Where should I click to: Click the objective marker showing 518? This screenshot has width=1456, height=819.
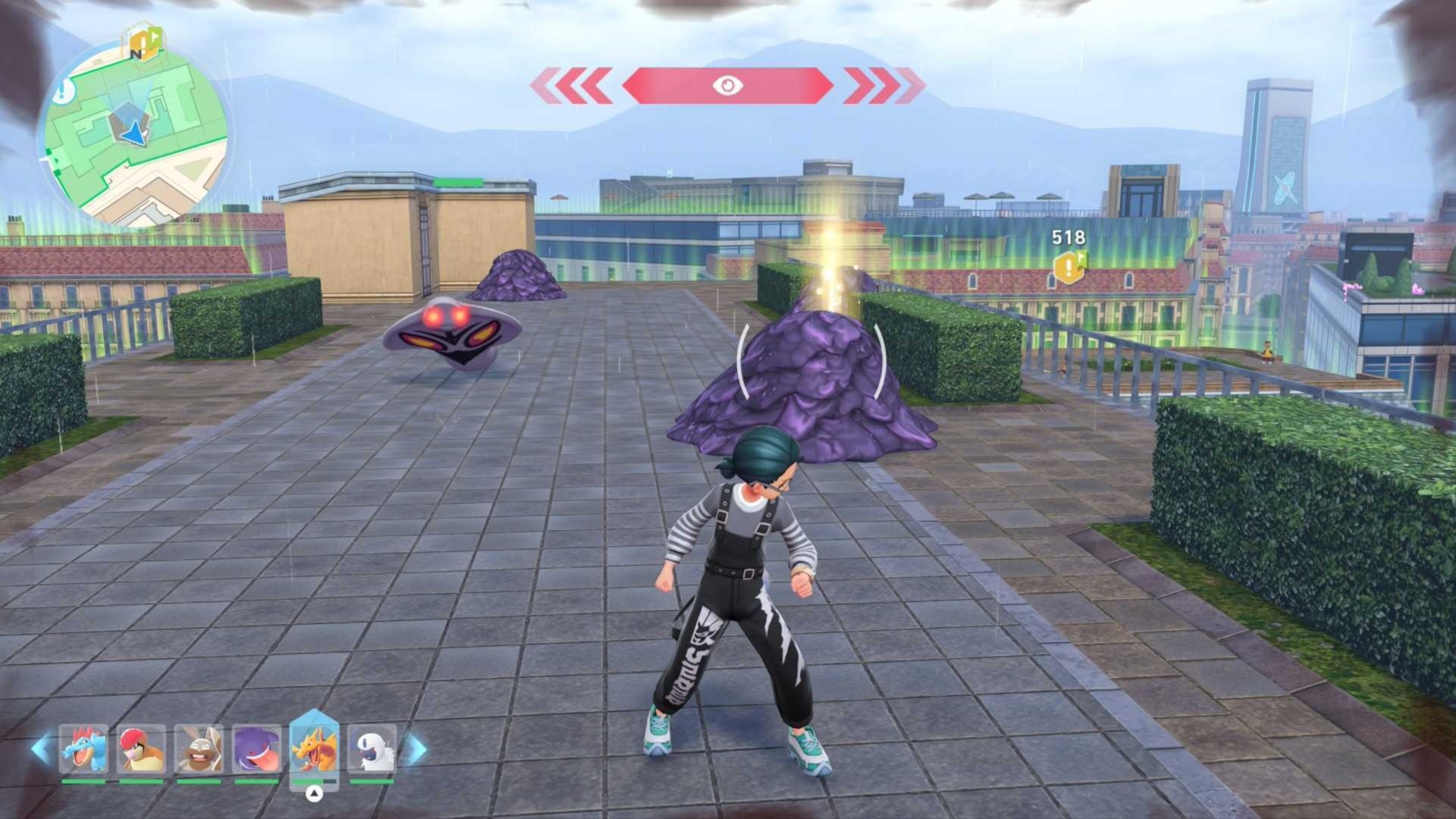1068,267
